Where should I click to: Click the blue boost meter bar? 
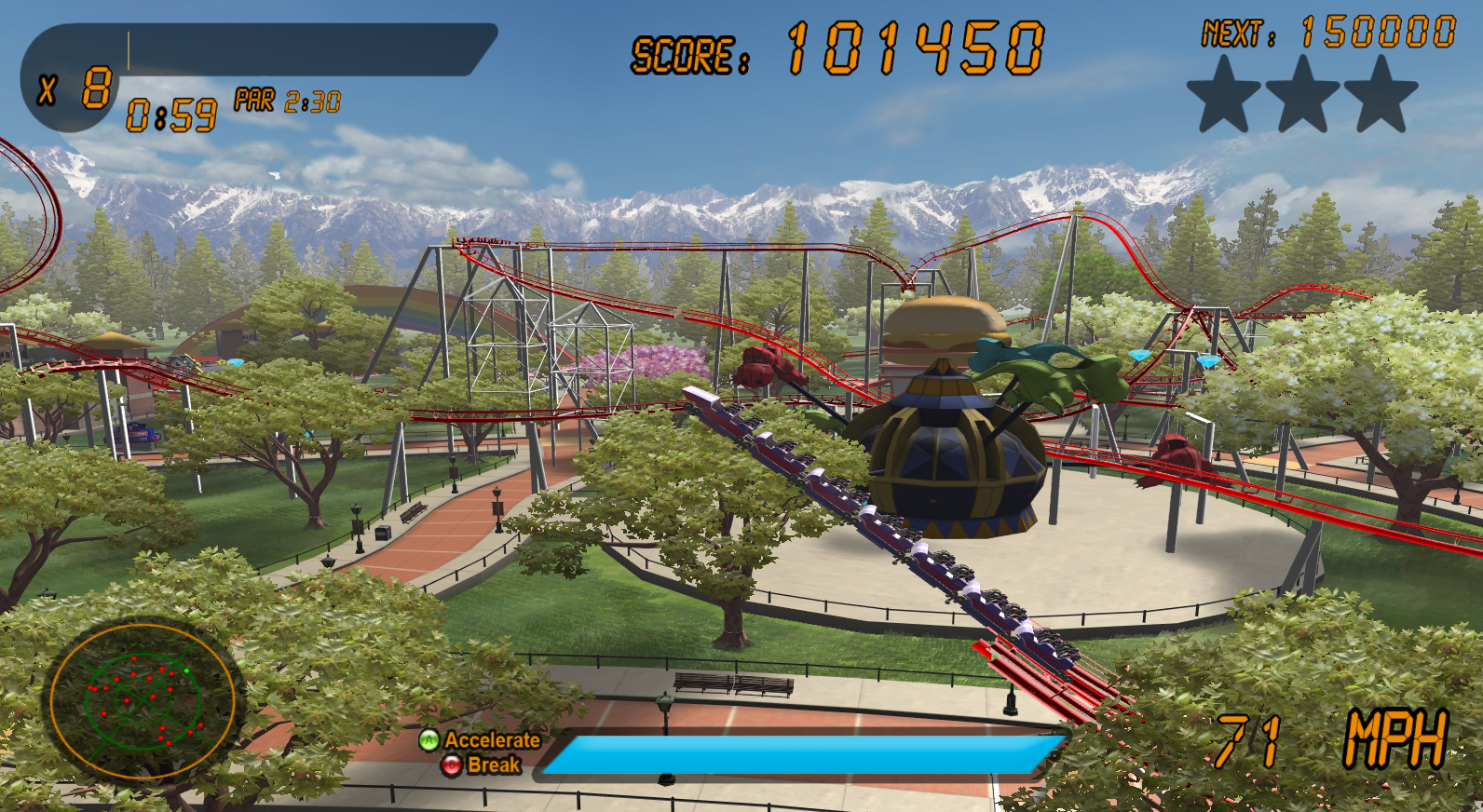(x=803, y=752)
